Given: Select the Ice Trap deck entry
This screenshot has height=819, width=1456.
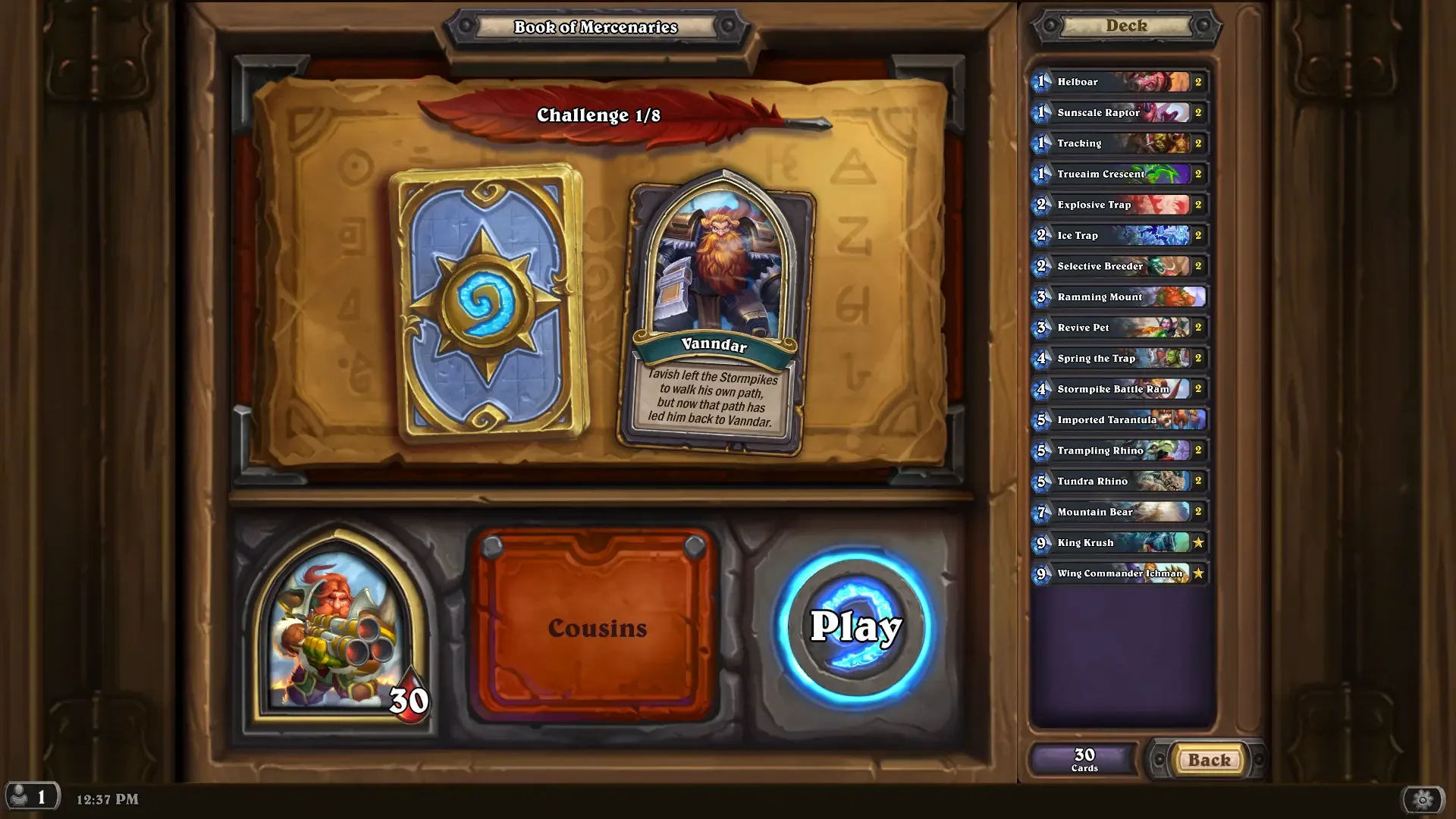Looking at the screenshot, I should 1115,235.
